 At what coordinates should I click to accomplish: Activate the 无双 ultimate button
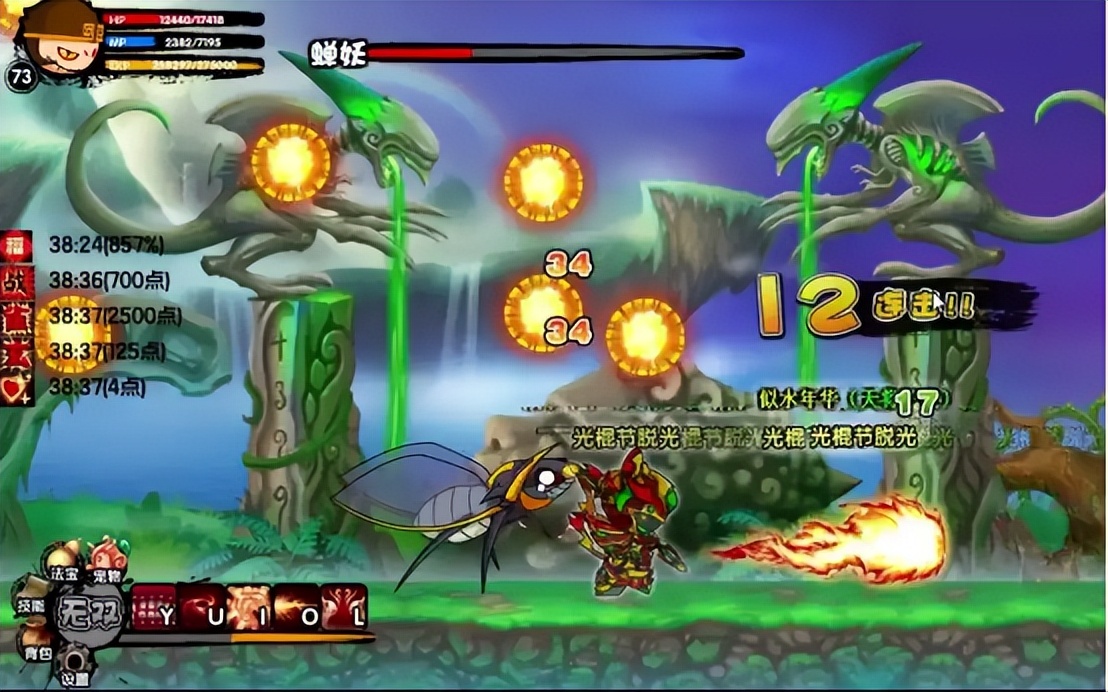[89, 610]
